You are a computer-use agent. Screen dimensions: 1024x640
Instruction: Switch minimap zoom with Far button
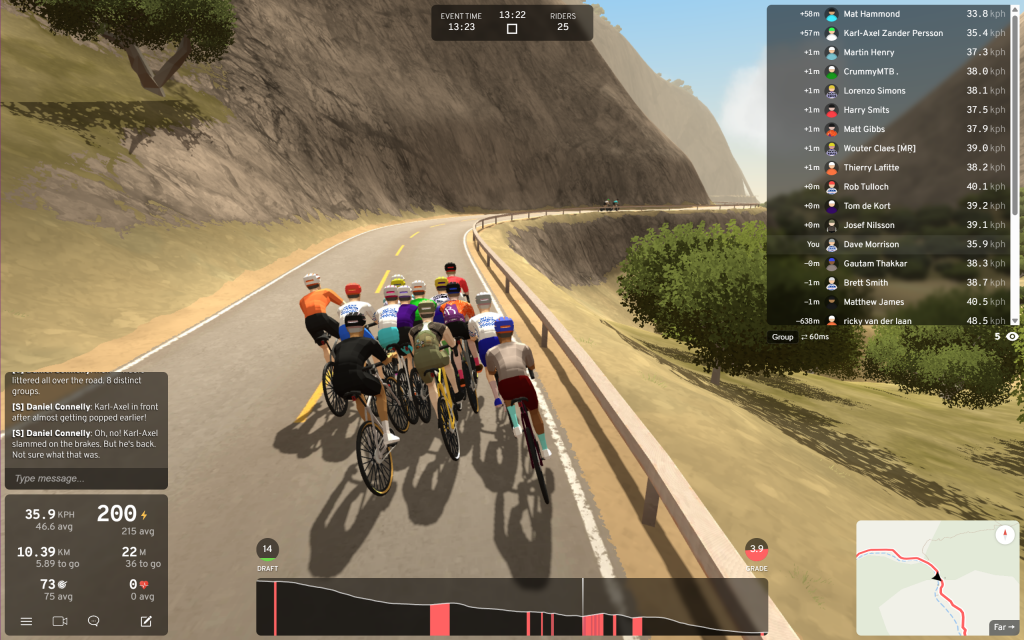1003,627
